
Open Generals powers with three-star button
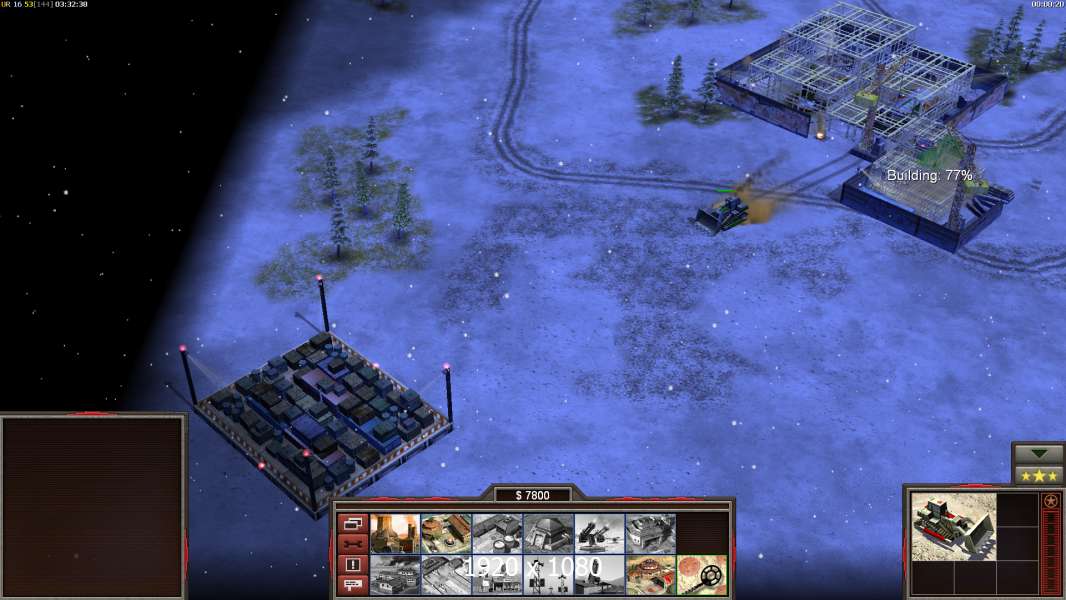click(1038, 475)
